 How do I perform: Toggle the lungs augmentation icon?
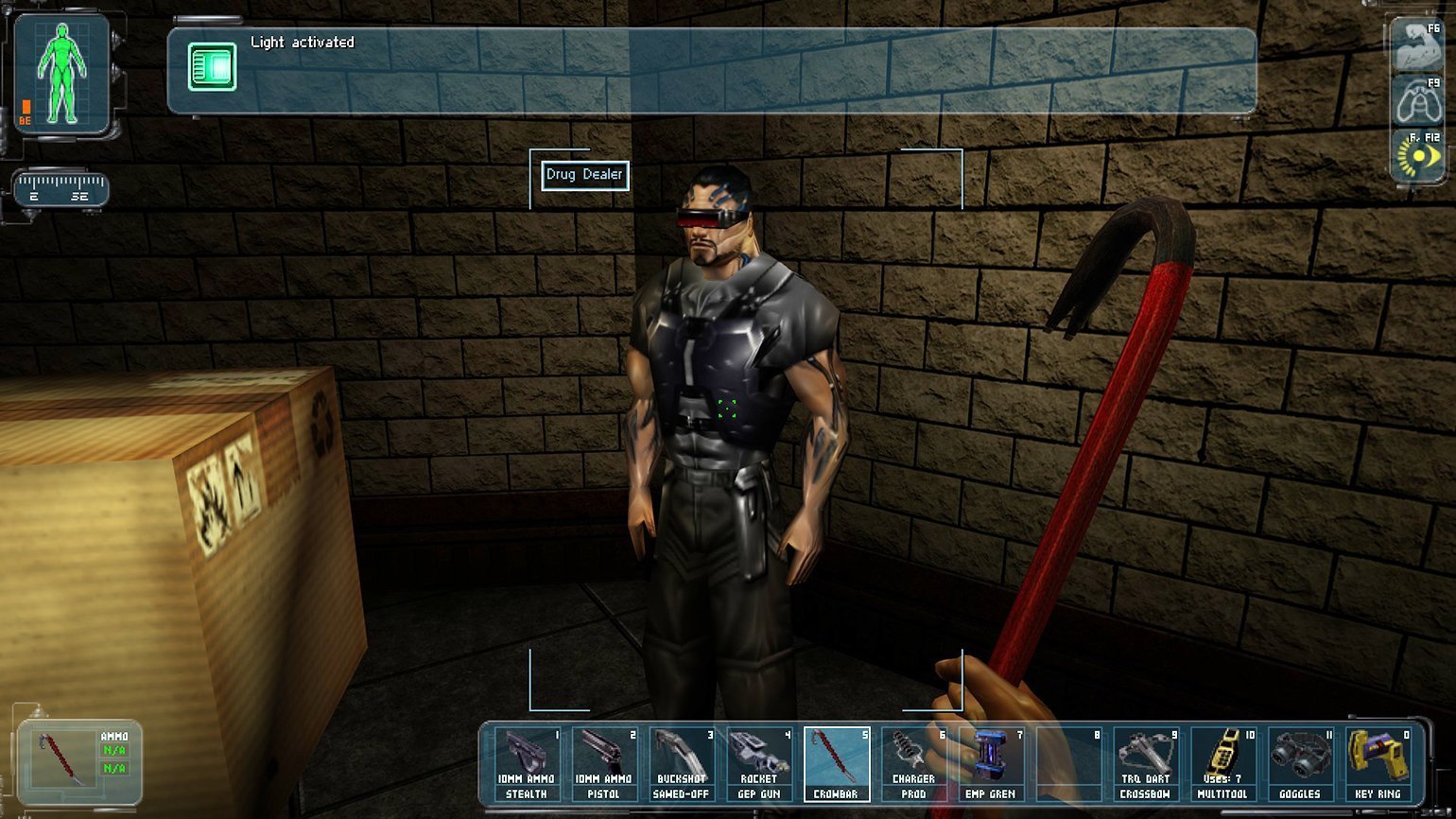tap(1418, 102)
